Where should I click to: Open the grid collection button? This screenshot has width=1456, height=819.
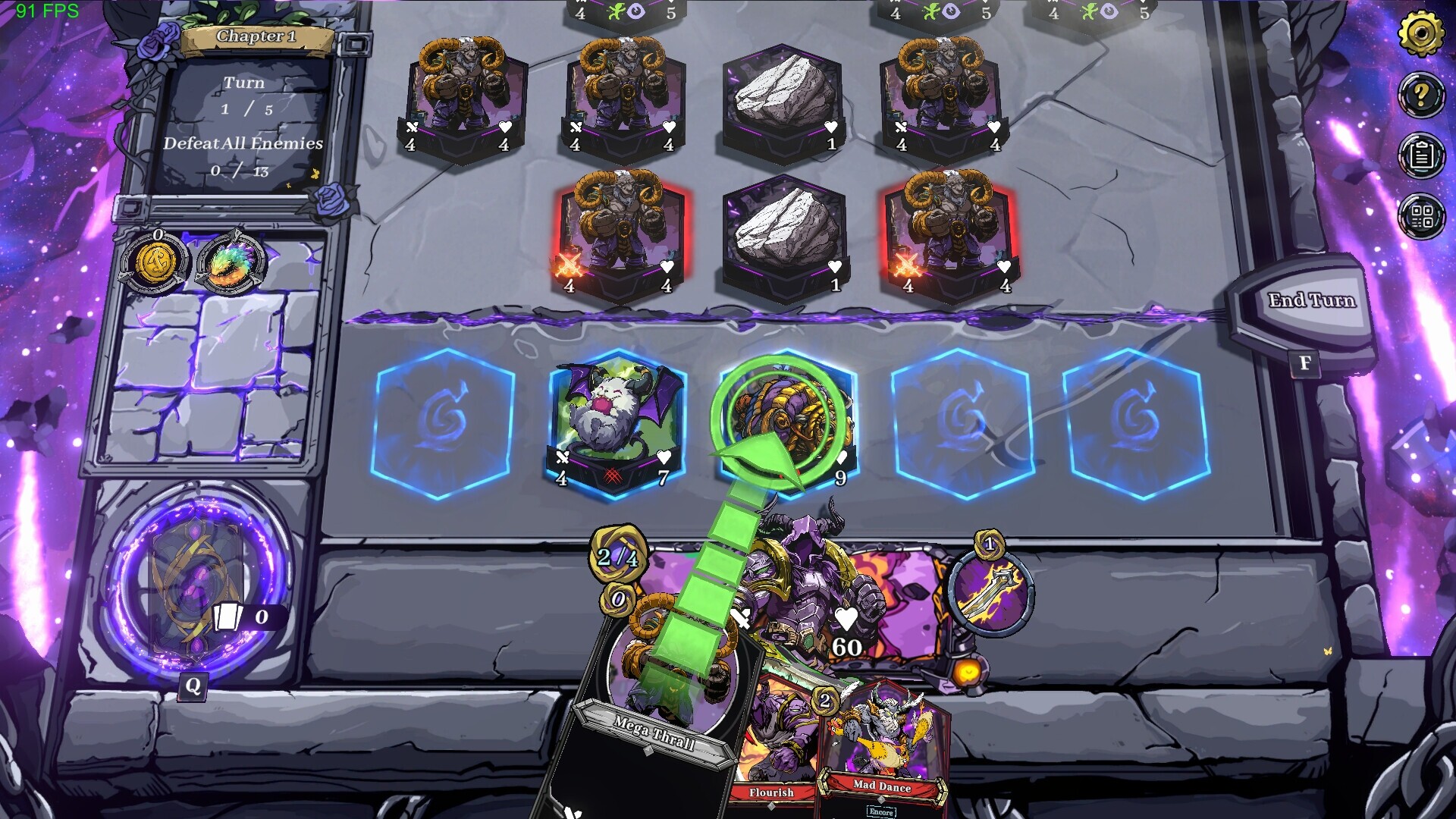click(x=1420, y=216)
